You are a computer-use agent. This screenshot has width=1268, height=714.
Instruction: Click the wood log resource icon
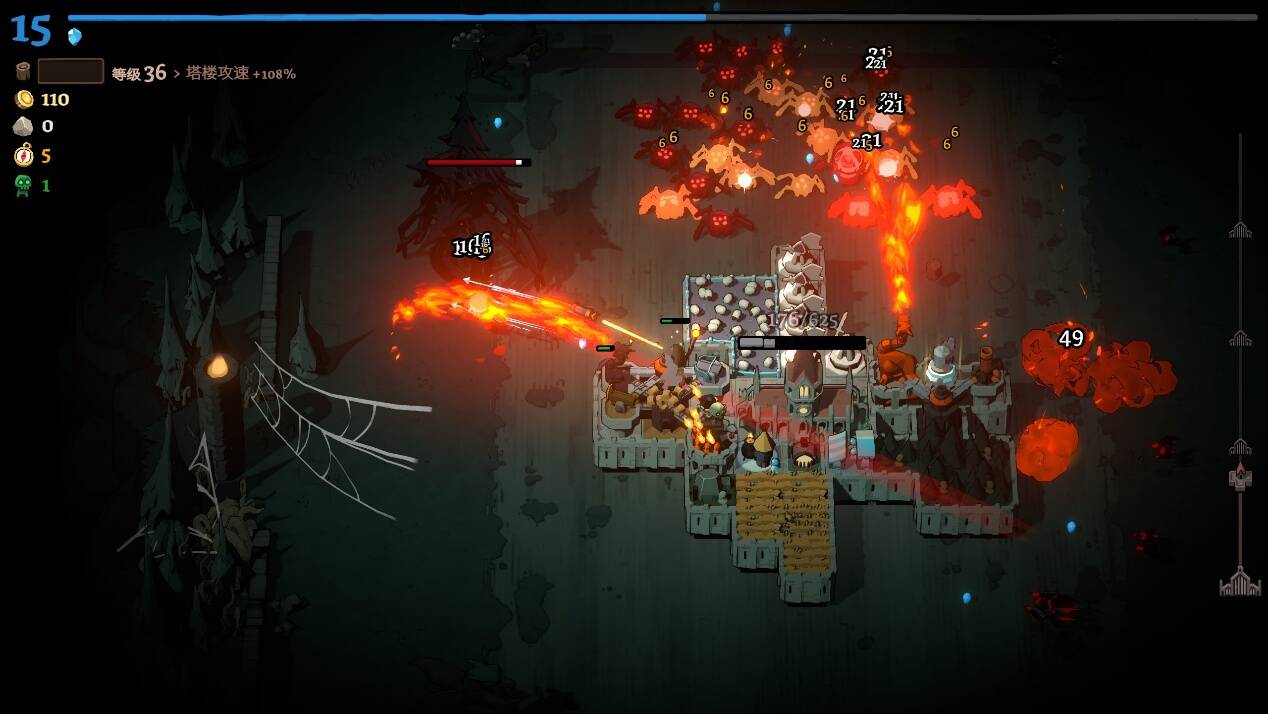23,71
